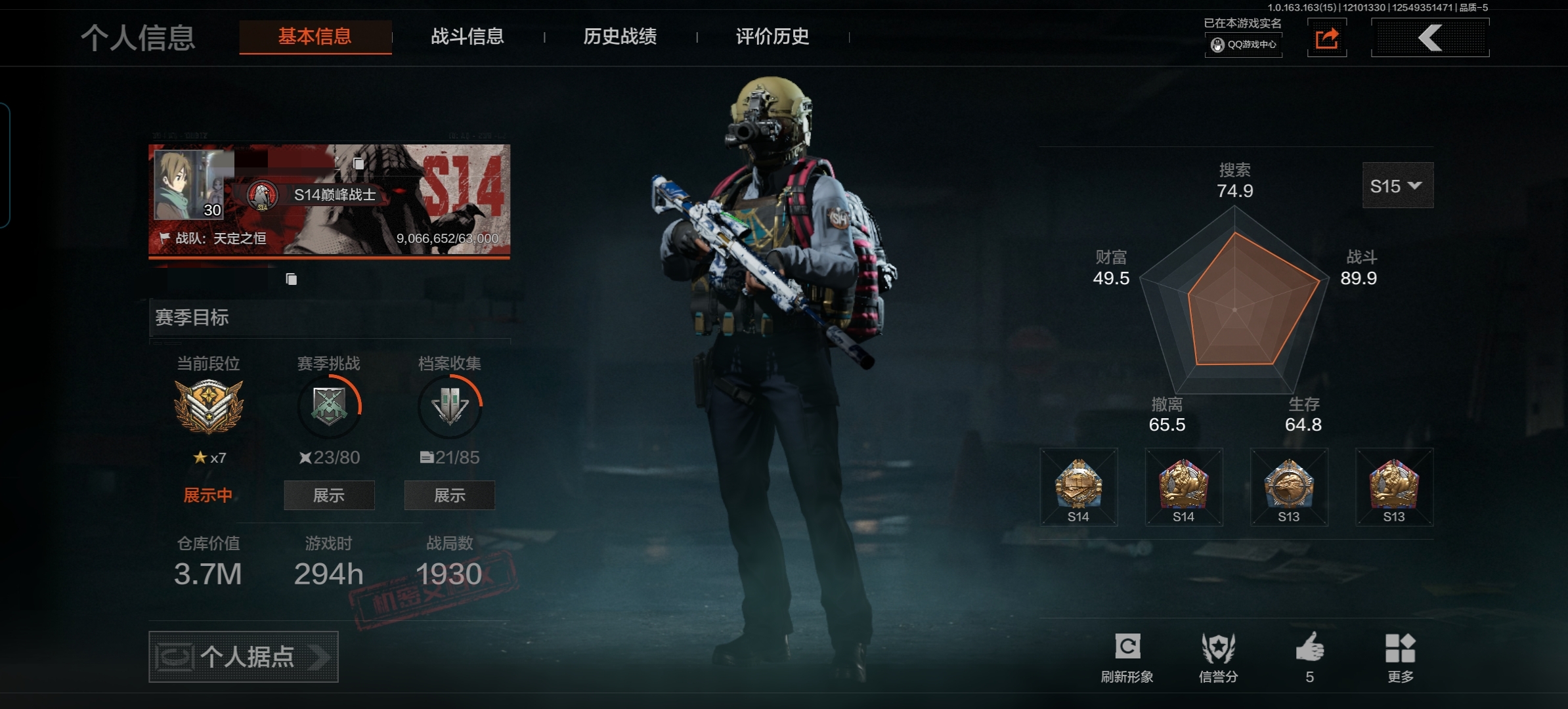Open the QQ游戏中心 button
This screenshot has width=1568, height=709.
[x=1244, y=45]
